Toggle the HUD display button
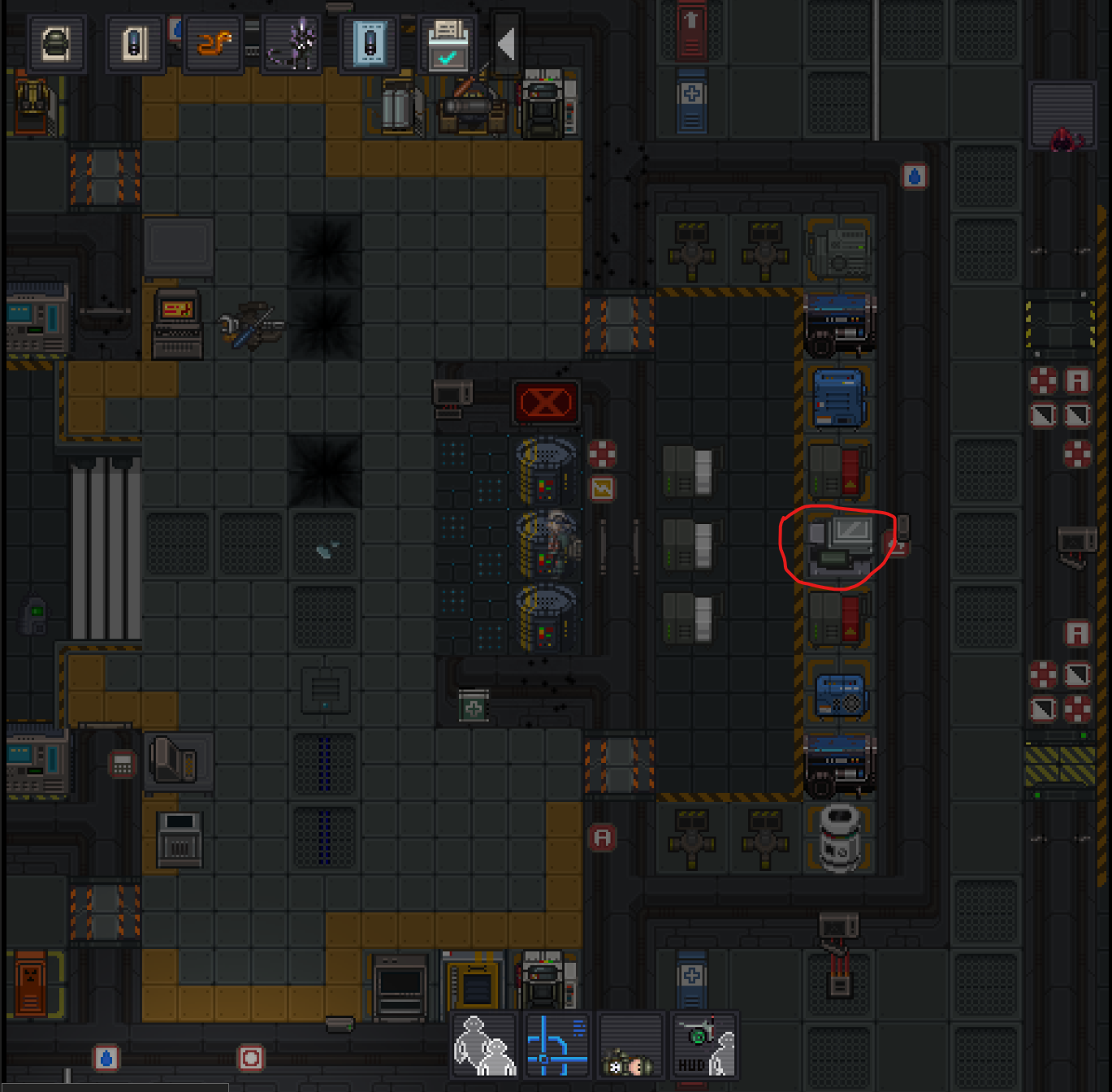 [x=704, y=1045]
